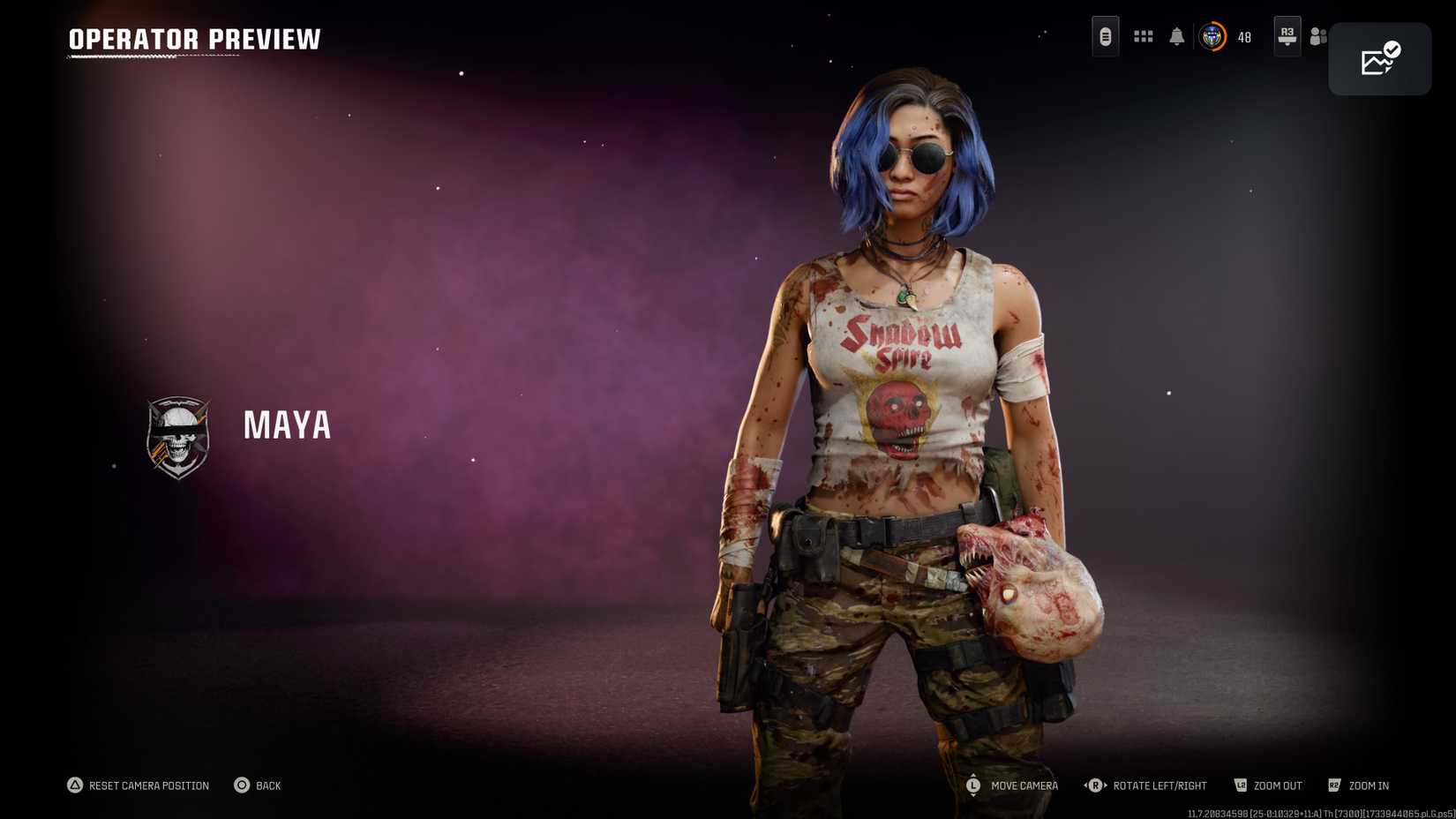Image resolution: width=1456 pixels, height=819 pixels.
Task: Open the friends social icon
Action: 1317,37
